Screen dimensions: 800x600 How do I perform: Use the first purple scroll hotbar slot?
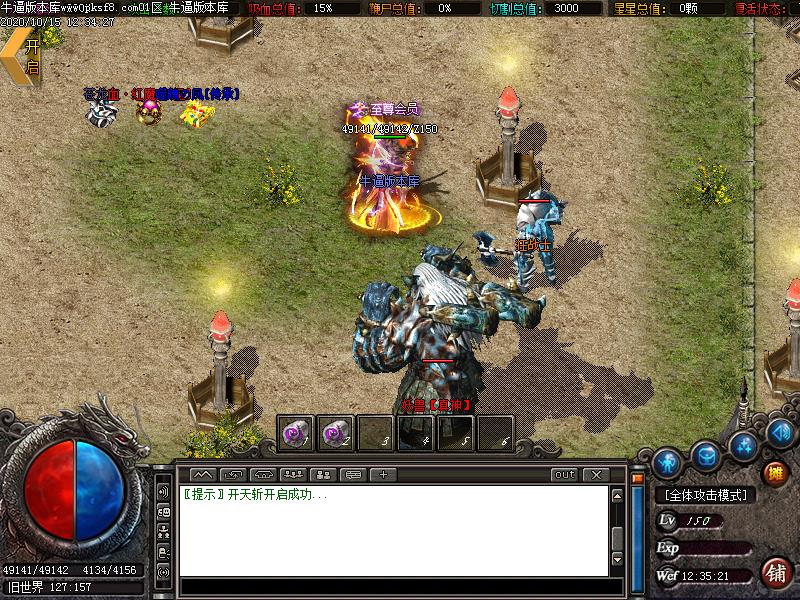(295, 433)
